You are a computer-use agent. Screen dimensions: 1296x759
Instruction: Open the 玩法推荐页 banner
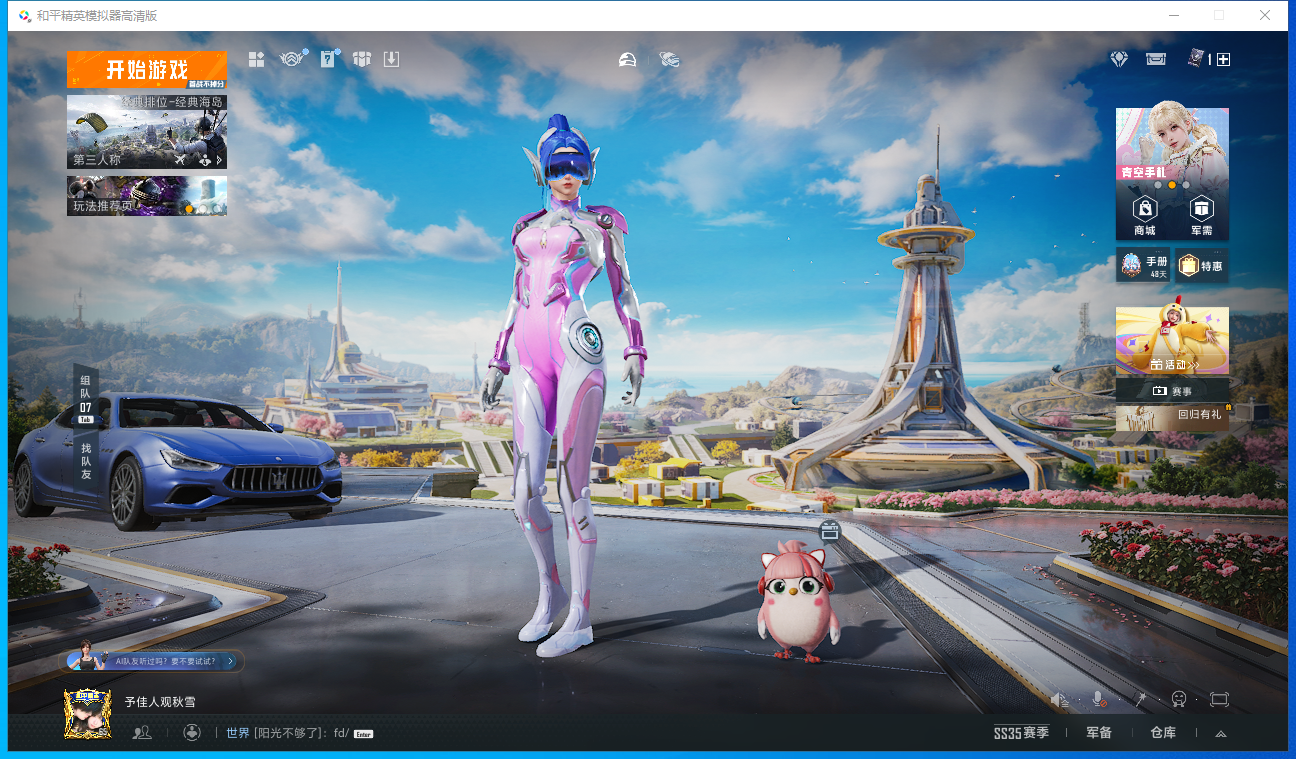click(147, 196)
